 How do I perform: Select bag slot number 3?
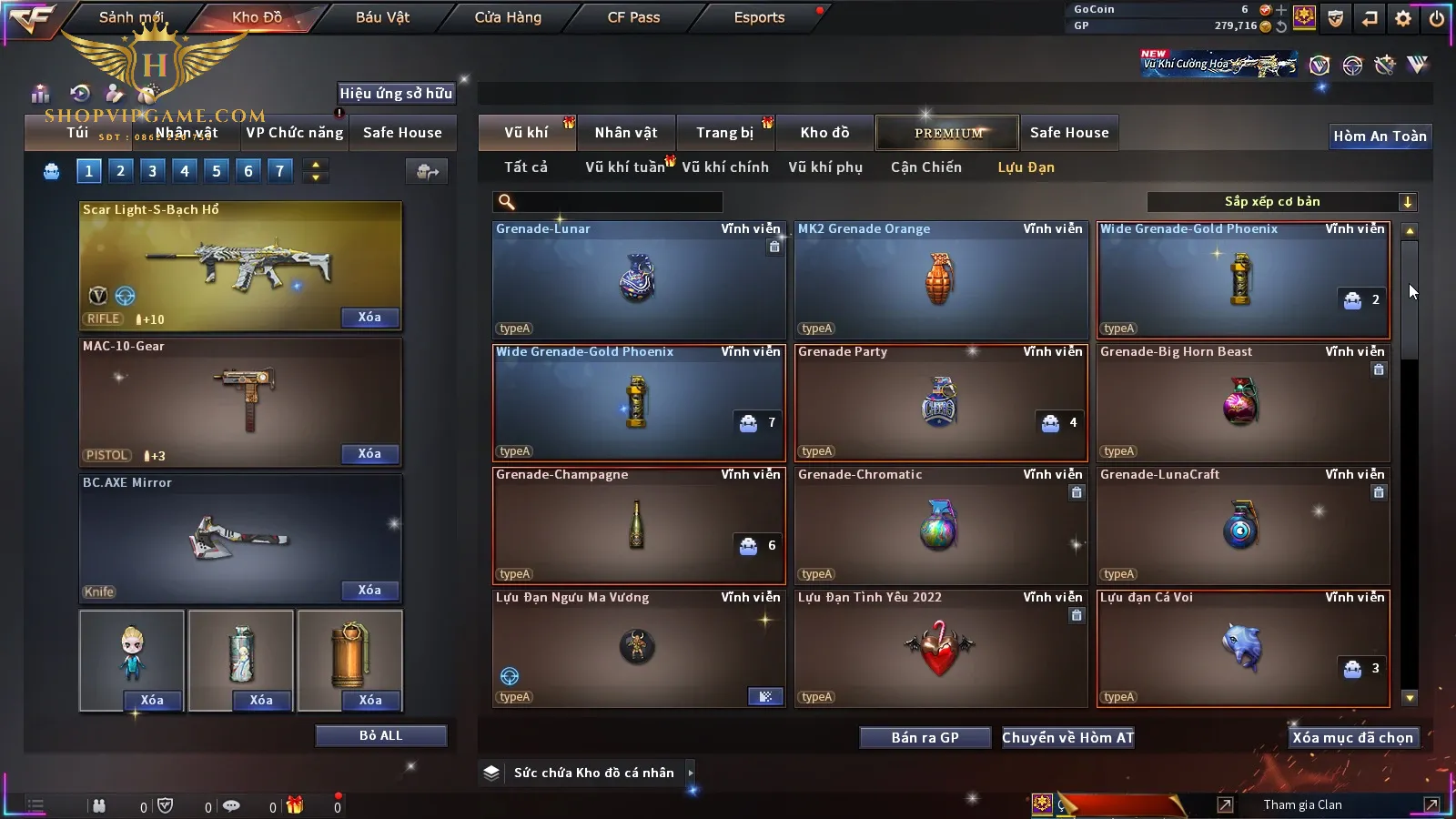click(x=152, y=170)
